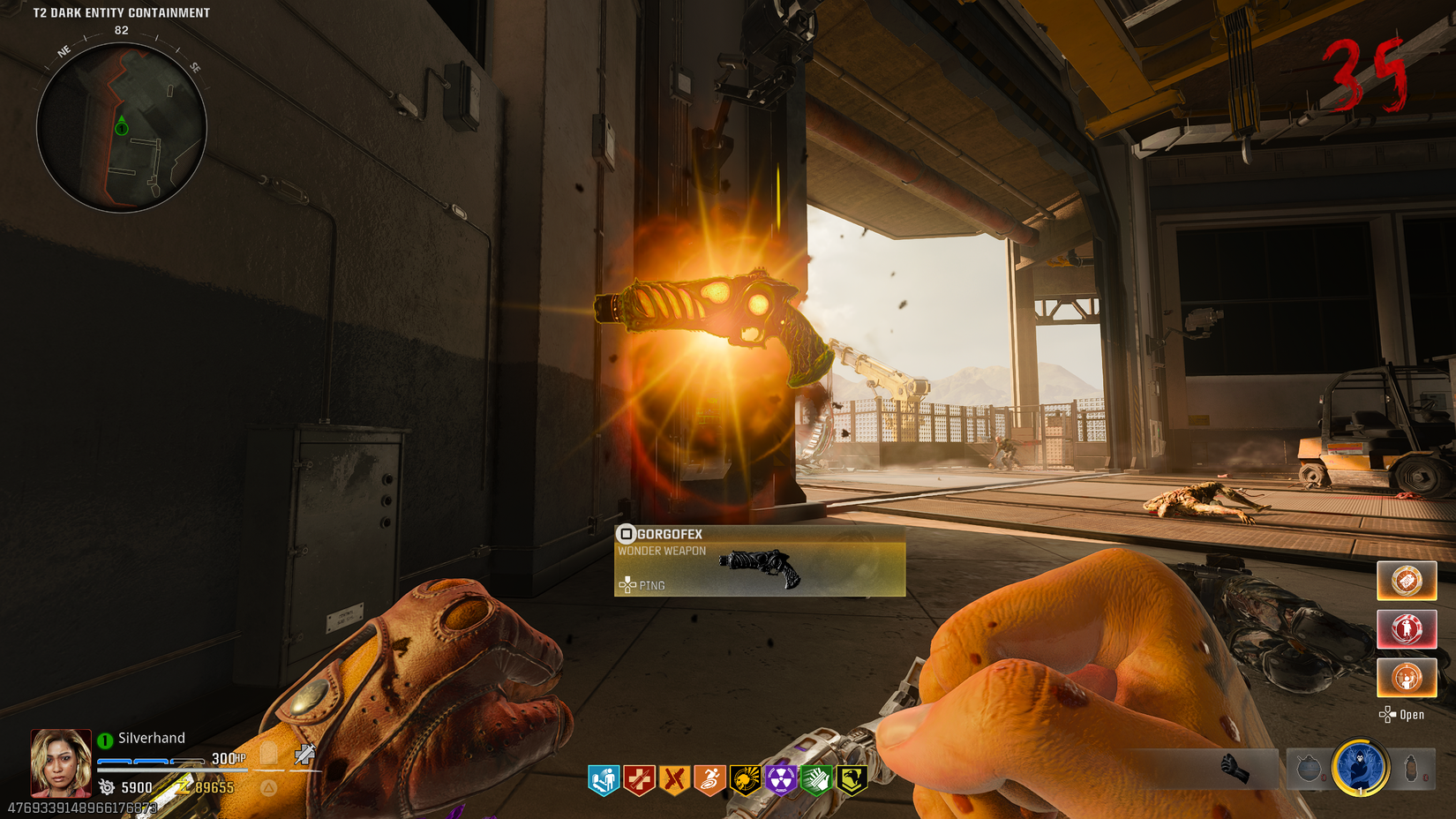1456x819 pixels.
Task: Click the Stamin-Up perk icon
Action: click(708, 778)
